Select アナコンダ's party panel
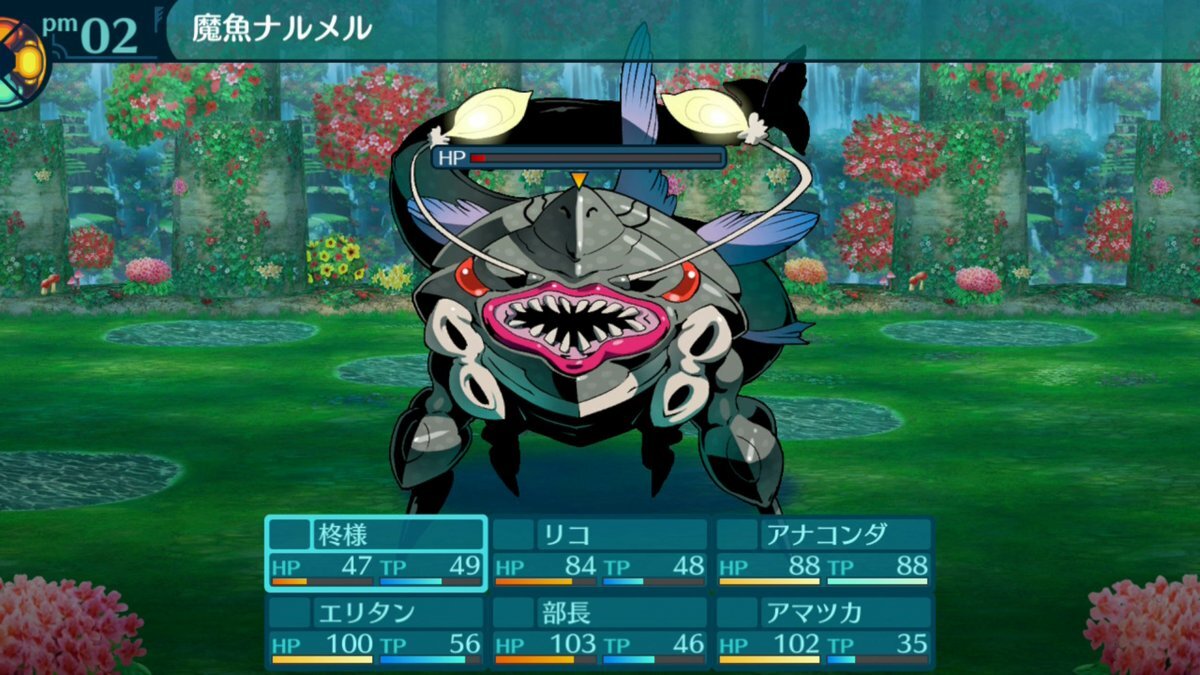This screenshot has height=675, width=1200. tap(824, 552)
